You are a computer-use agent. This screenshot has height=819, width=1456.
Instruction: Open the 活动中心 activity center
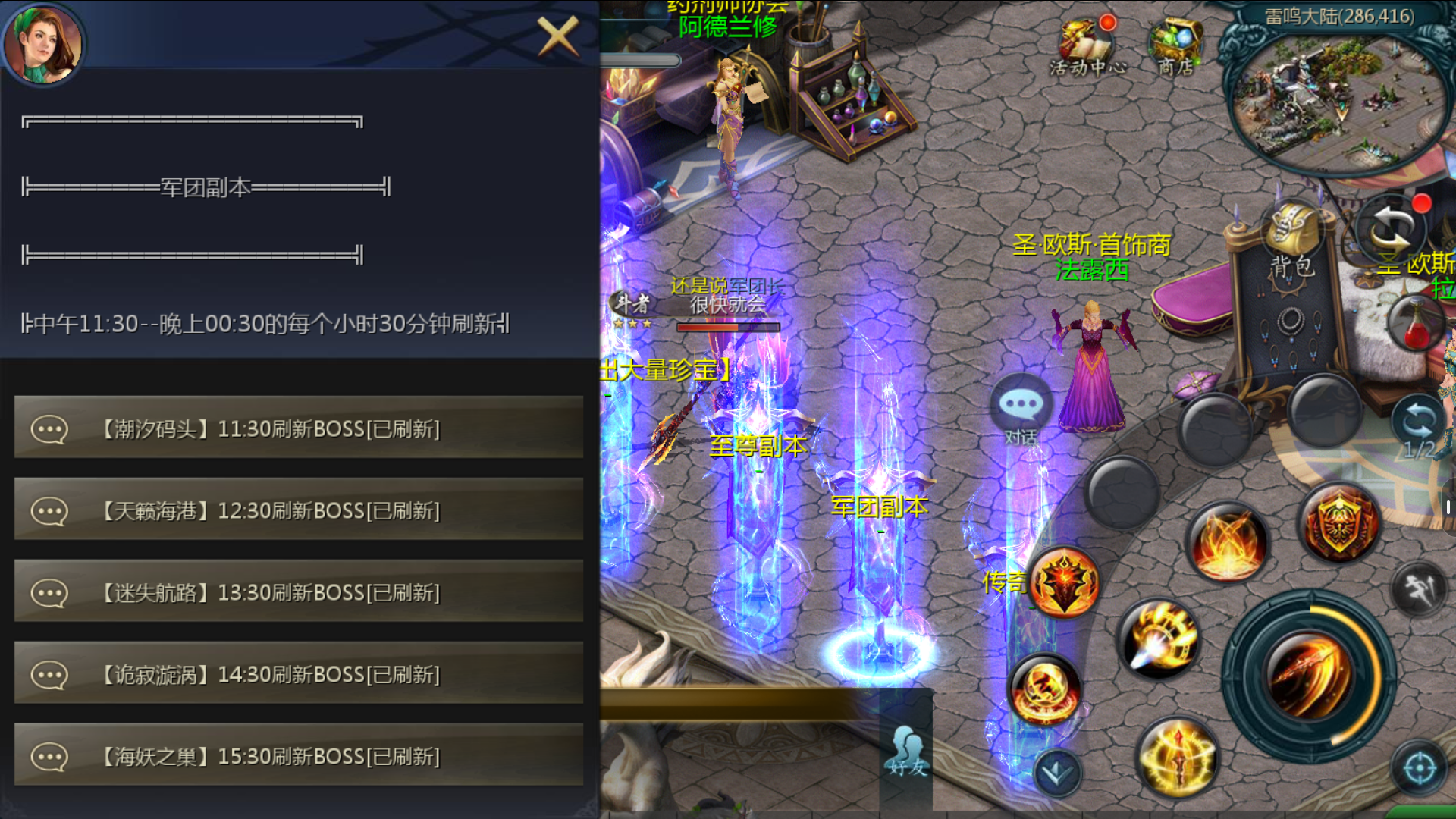(1087, 47)
